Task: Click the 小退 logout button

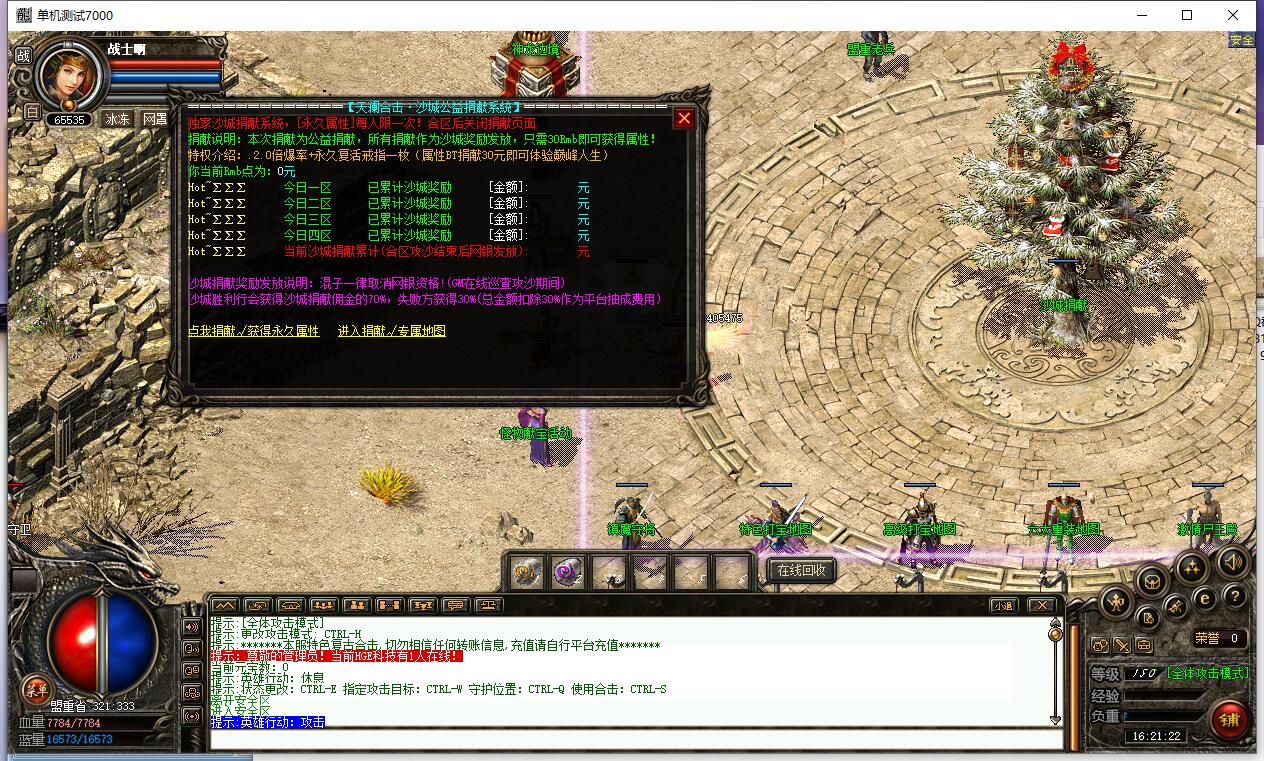Action: click(x=1003, y=605)
